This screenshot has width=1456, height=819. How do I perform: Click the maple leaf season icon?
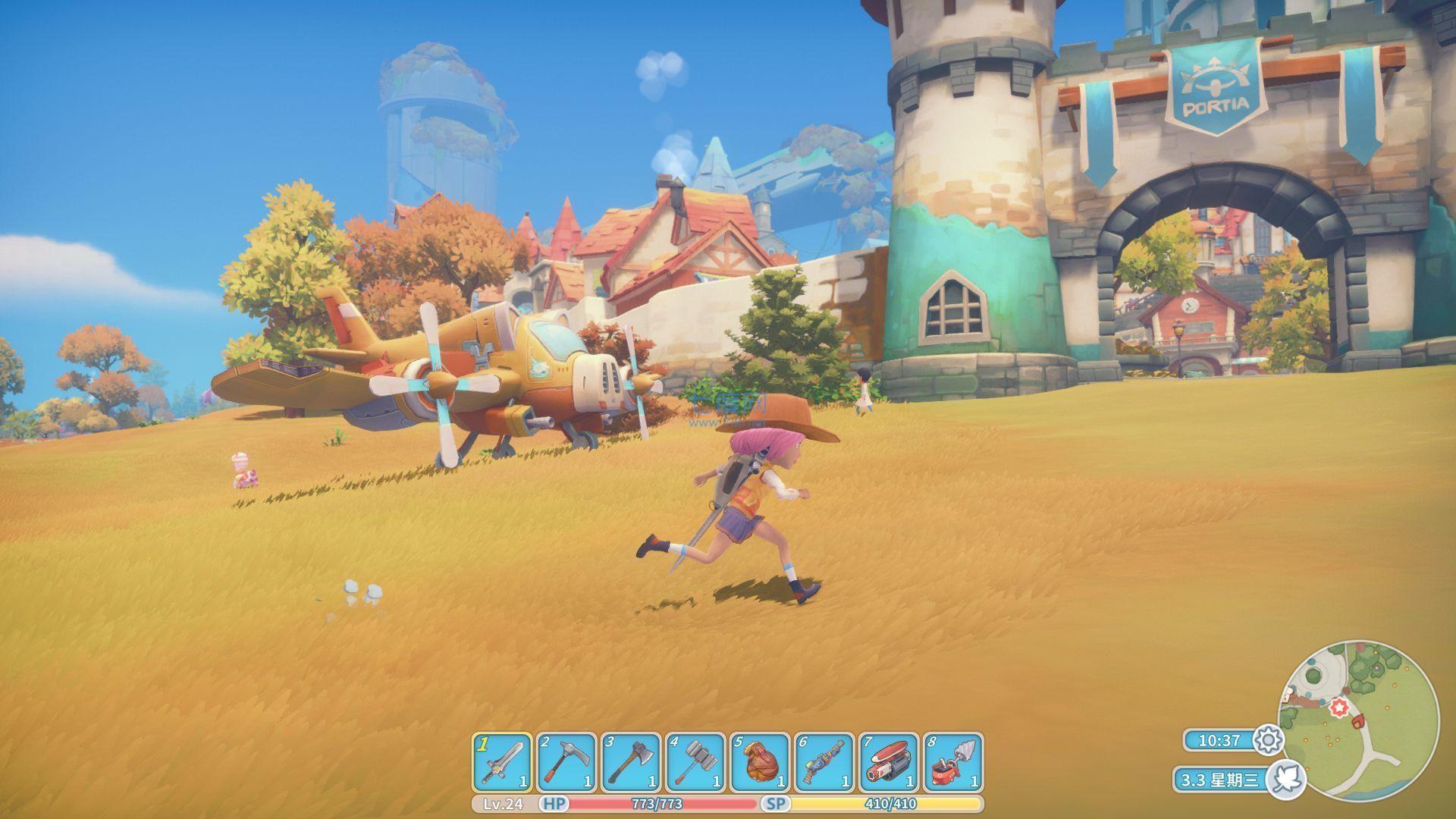pos(1288,779)
